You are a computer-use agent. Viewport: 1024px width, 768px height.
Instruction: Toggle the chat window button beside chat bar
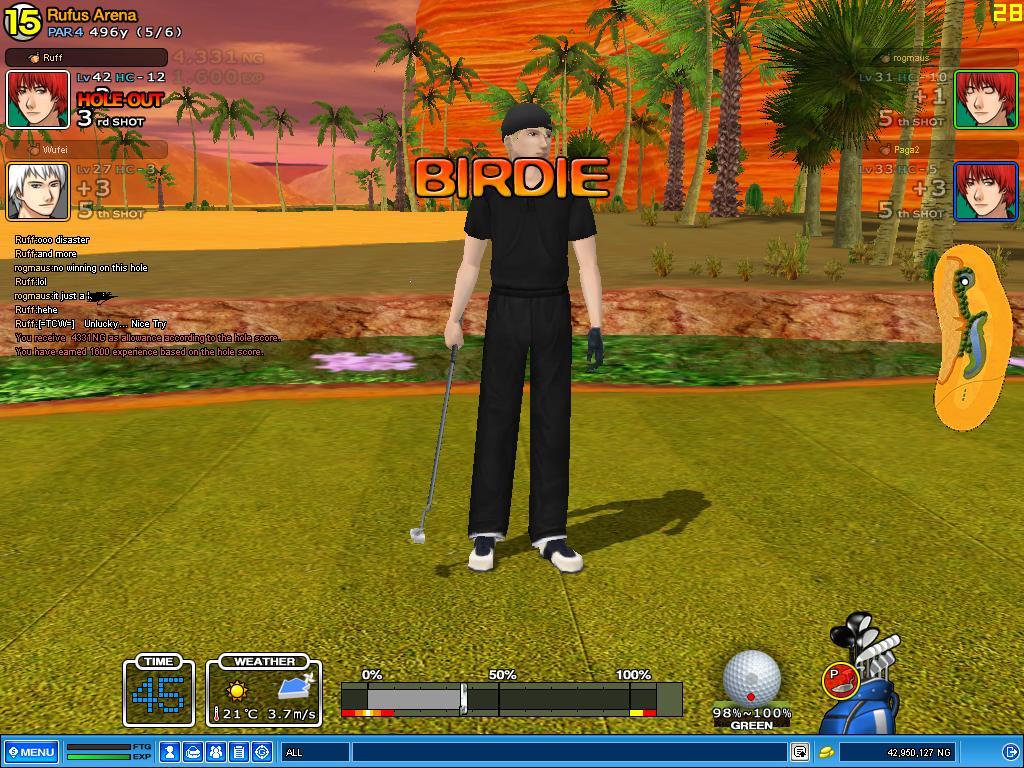[800, 752]
